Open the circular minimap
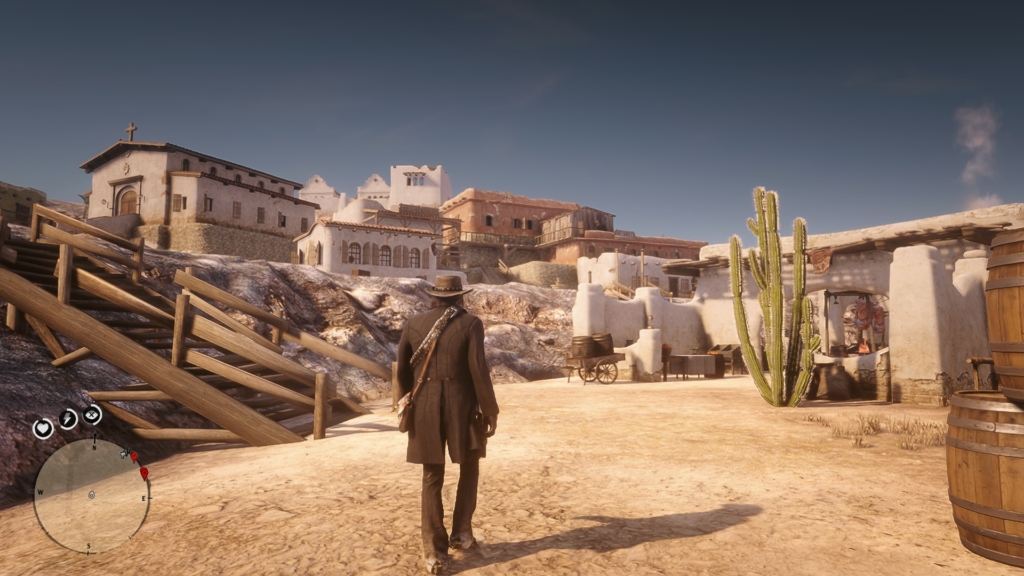 point(91,496)
